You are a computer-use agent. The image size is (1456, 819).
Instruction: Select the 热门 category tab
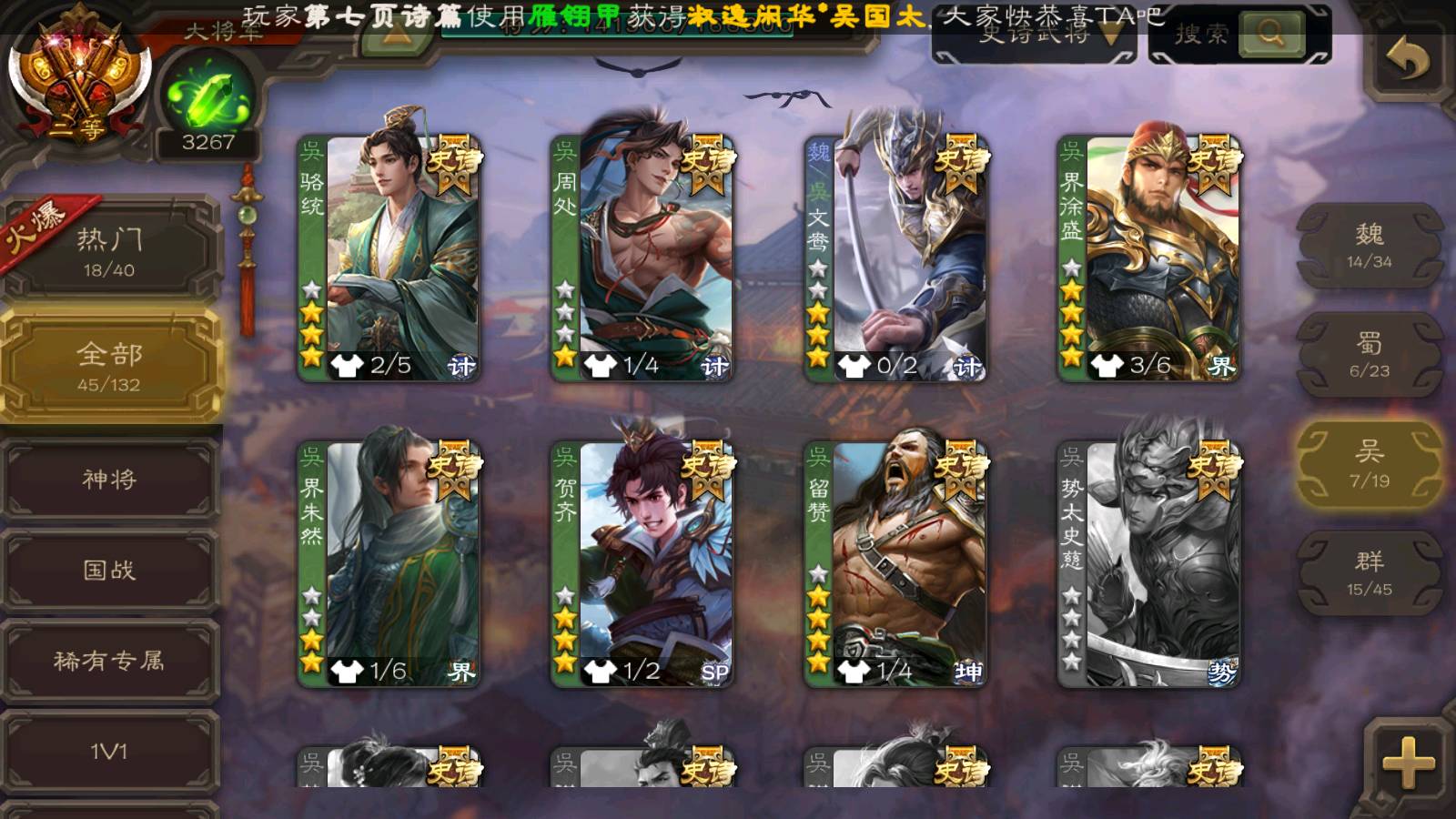tap(109, 250)
